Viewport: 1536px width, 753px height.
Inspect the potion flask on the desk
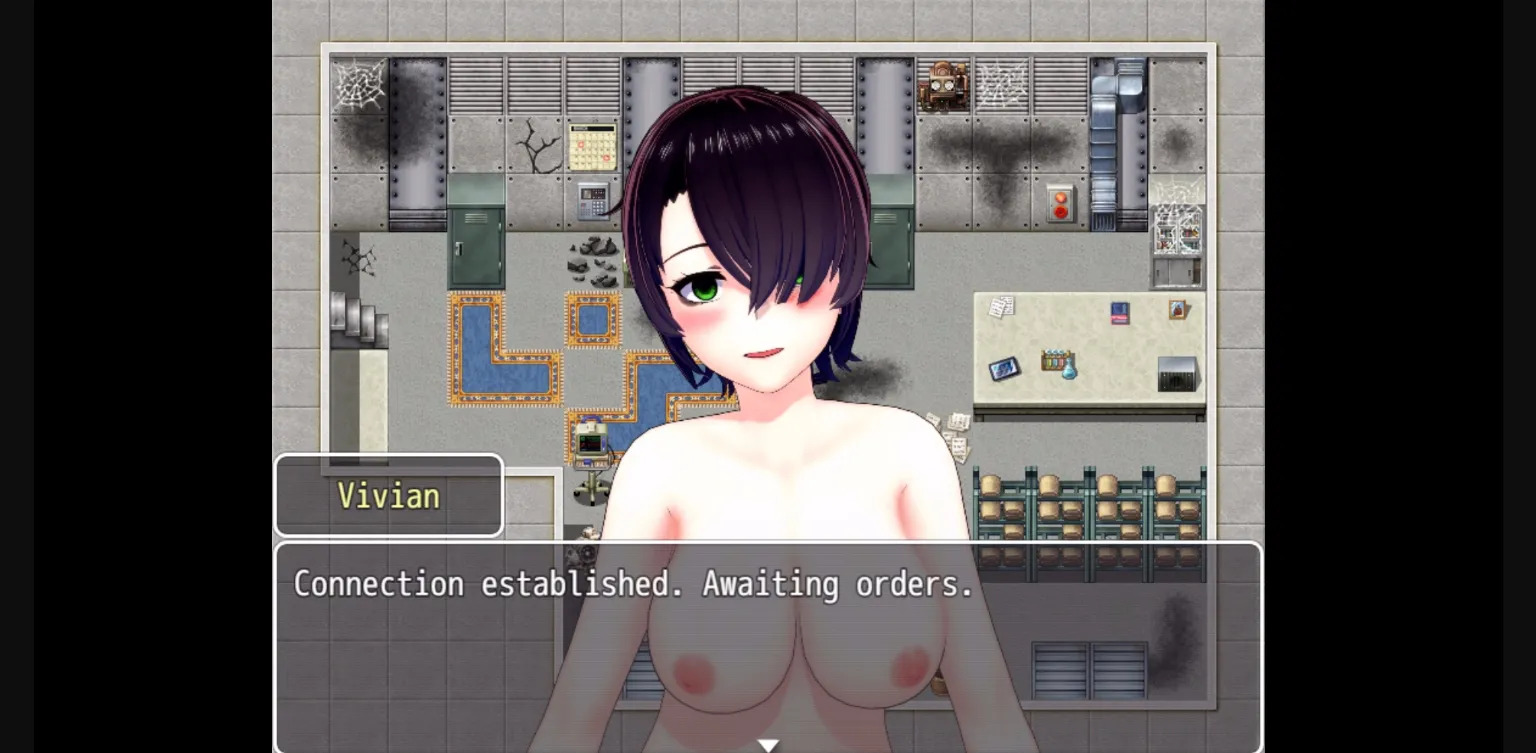point(1069,371)
